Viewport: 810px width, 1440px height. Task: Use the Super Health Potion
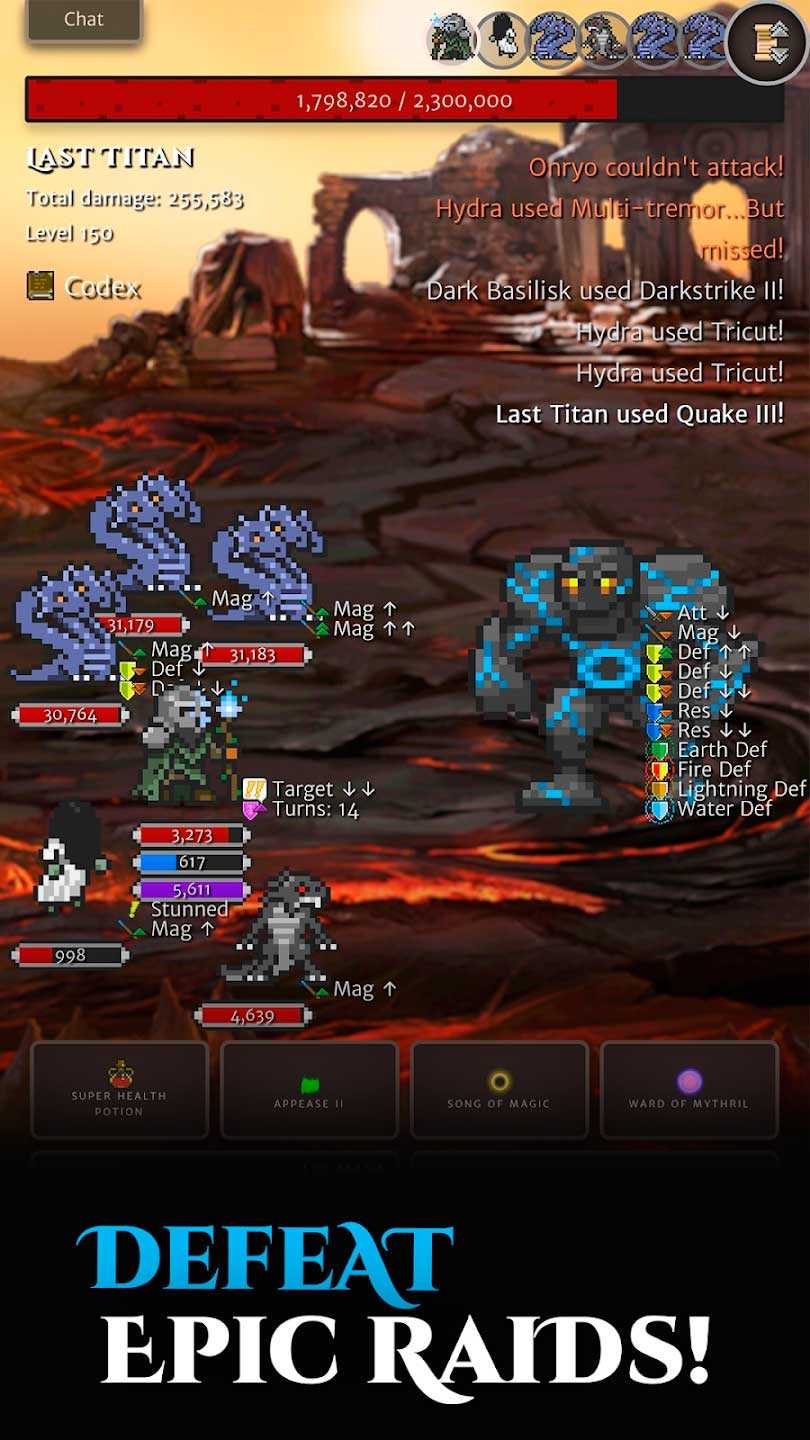tap(120, 1090)
